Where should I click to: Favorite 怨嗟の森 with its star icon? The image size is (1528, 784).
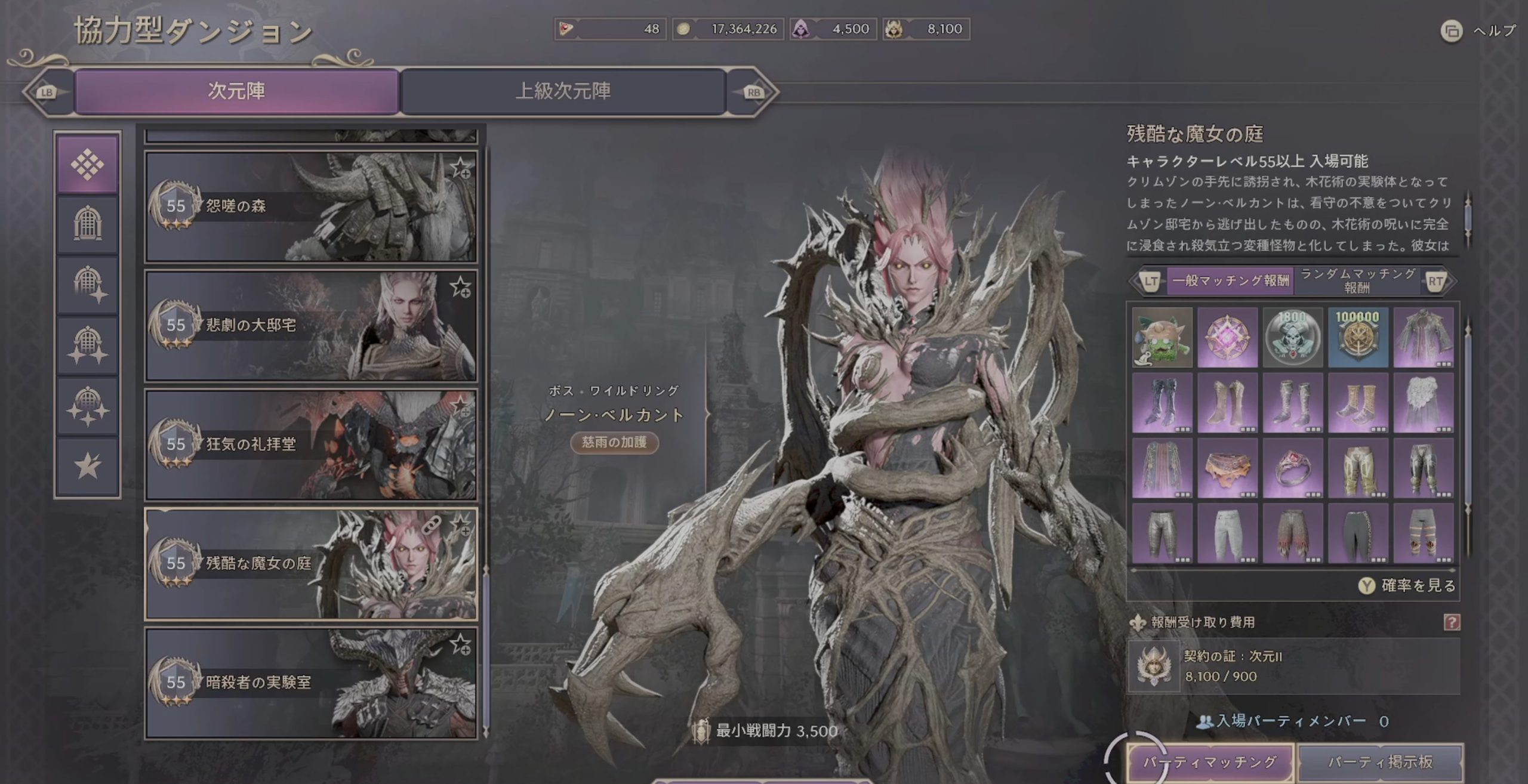coord(460,168)
